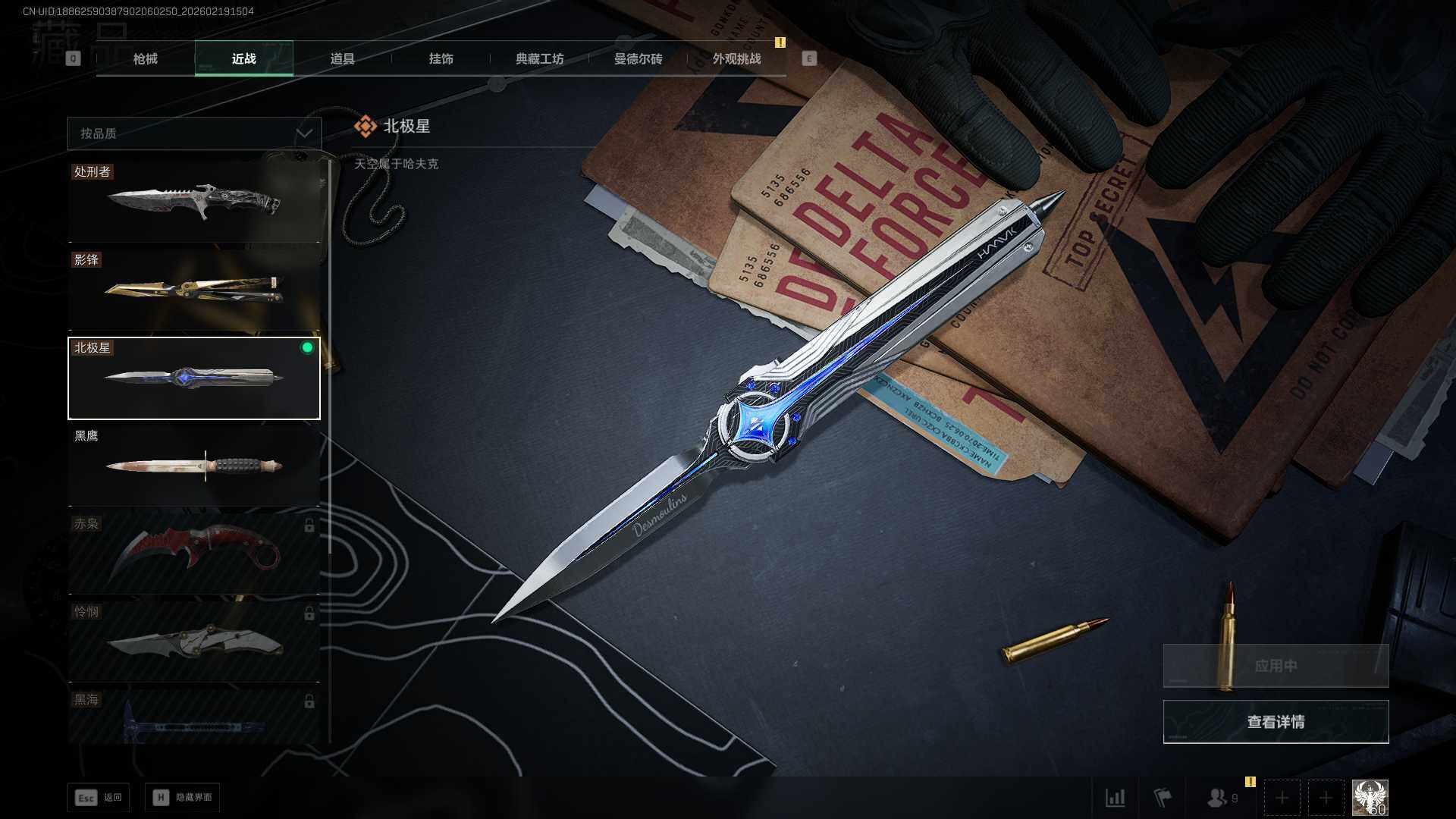The width and height of the screenshot is (1456, 819).
Task: Open the 道具 tab
Action: [x=342, y=58]
